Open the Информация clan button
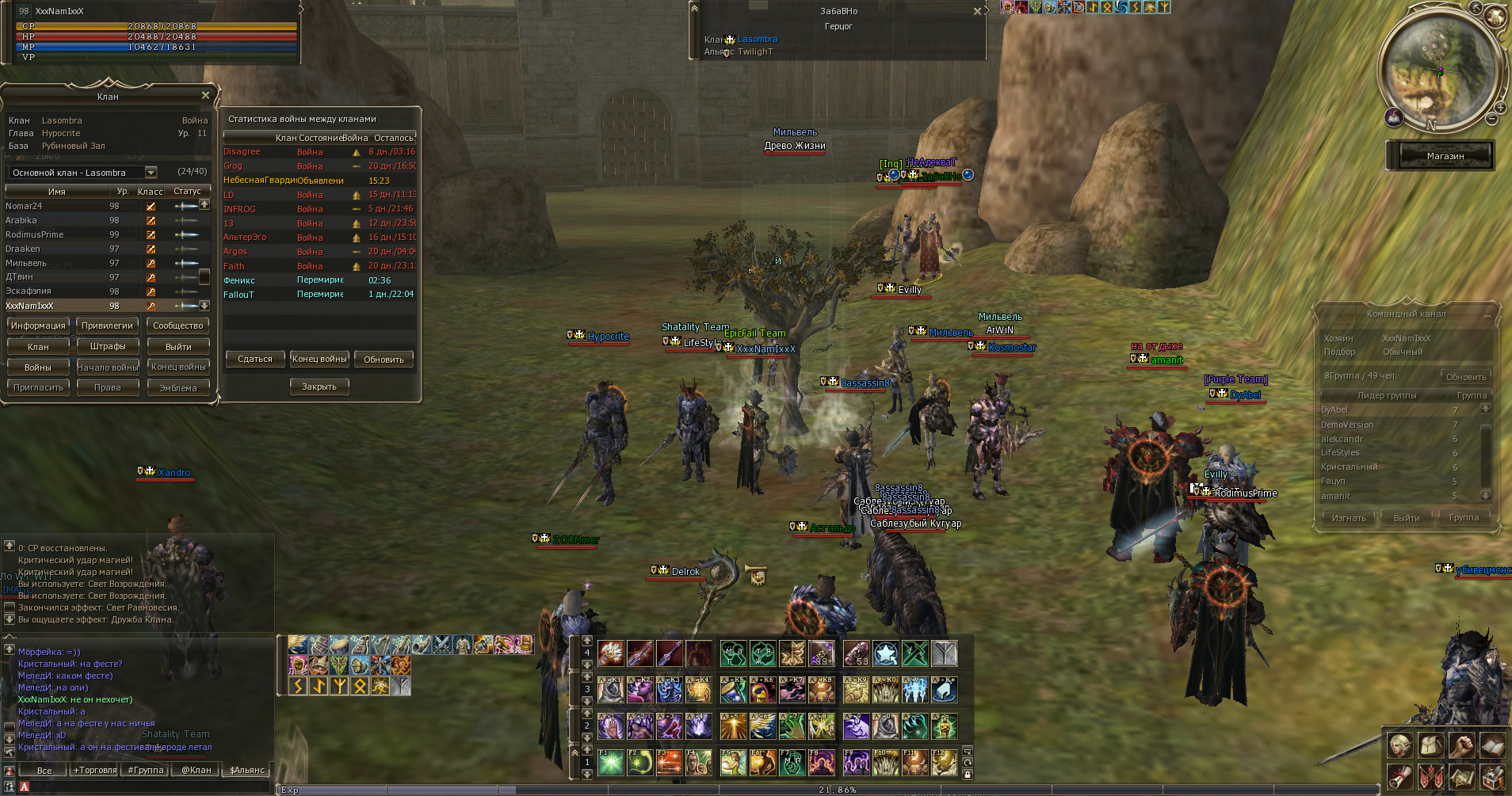Image resolution: width=1512 pixels, height=796 pixels. tap(38, 326)
